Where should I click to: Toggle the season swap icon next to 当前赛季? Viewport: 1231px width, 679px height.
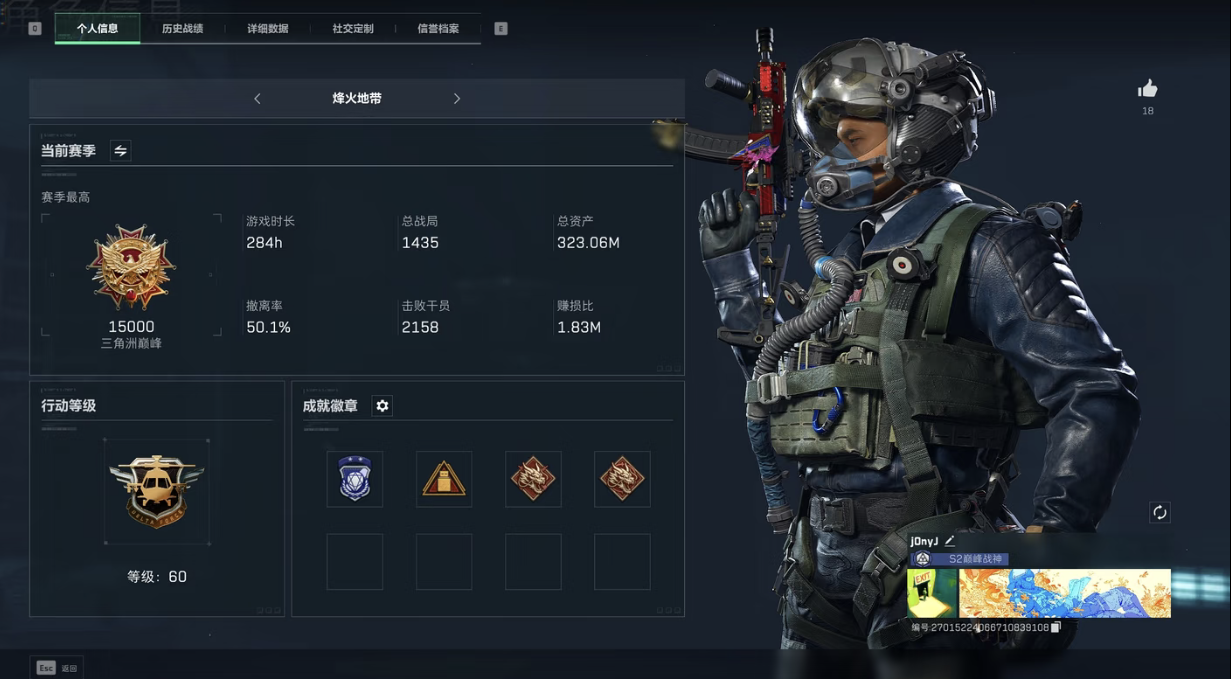pyautogui.click(x=120, y=151)
